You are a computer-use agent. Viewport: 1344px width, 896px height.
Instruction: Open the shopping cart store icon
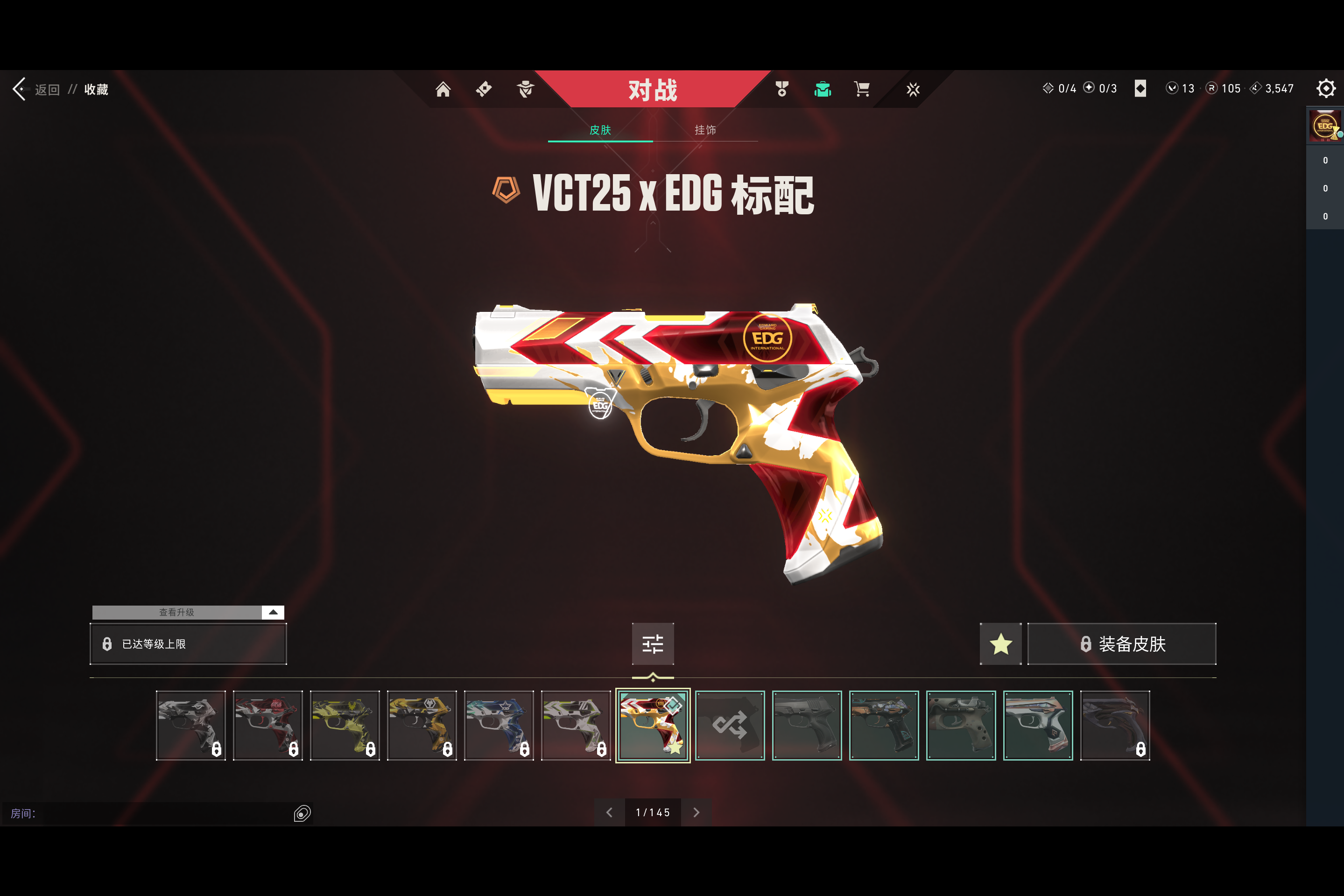point(862,89)
